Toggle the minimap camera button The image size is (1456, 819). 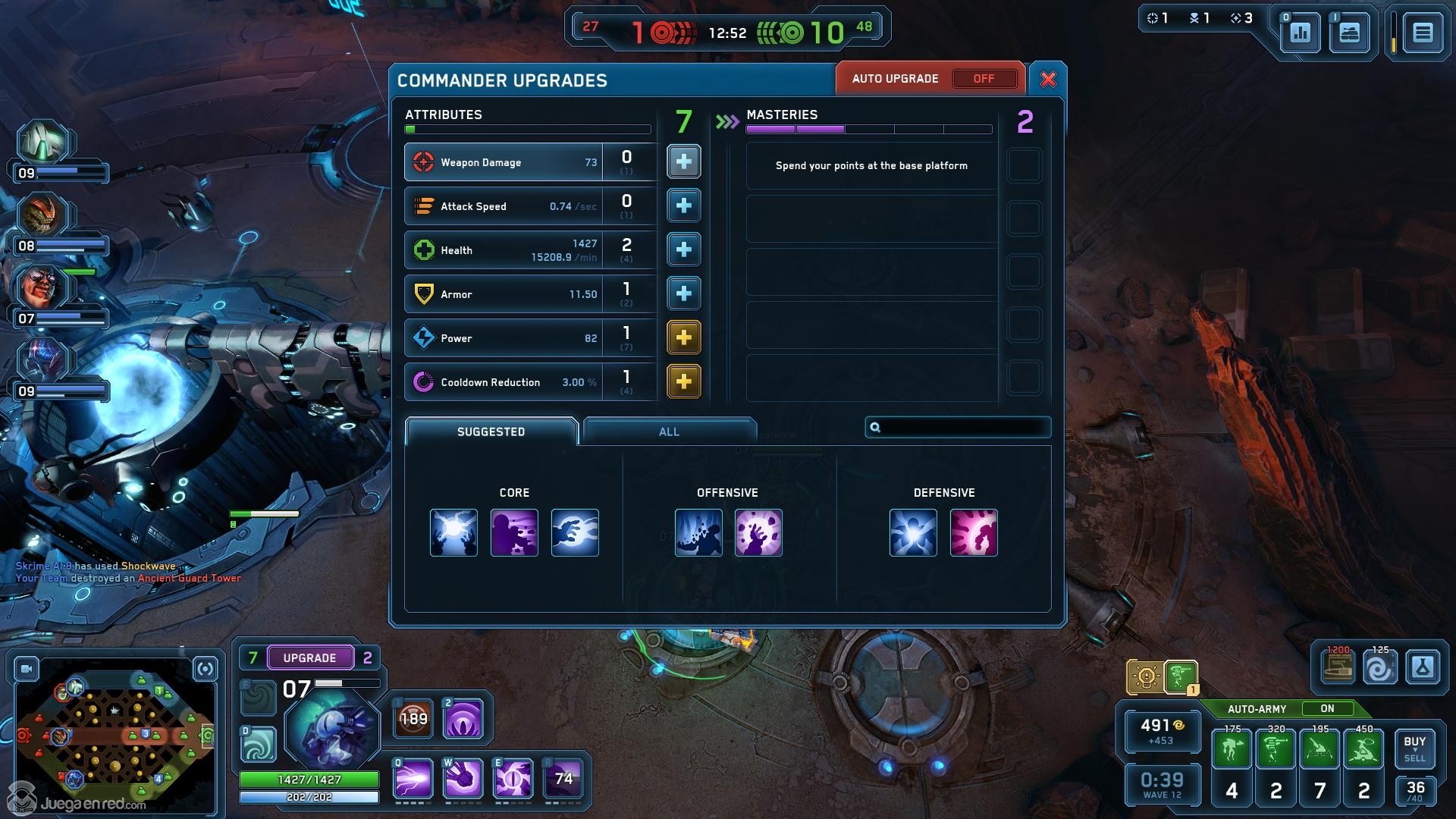pos(27,669)
